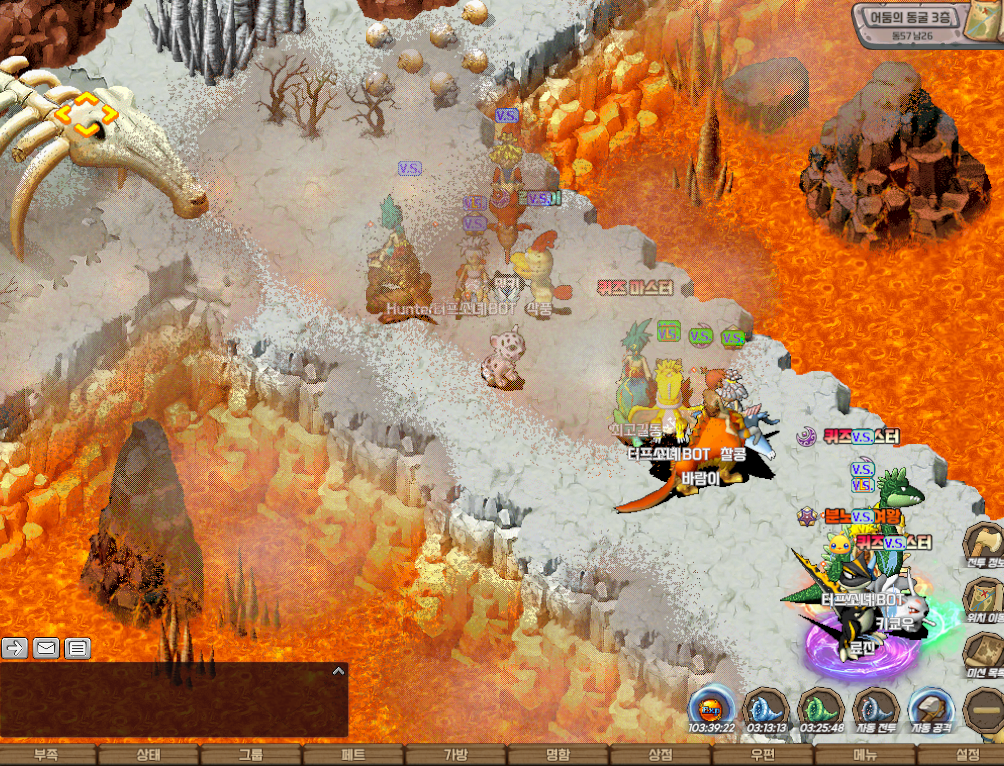
Task: Toggle 자동 공격 auto attack hammer icon
Action: [931, 708]
